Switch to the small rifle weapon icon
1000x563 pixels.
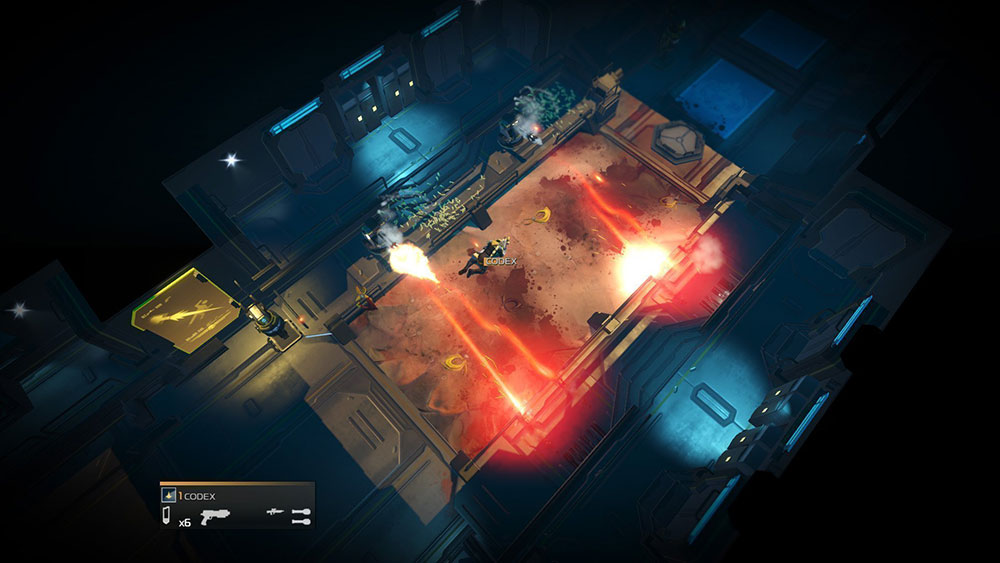click(x=274, y=512)
